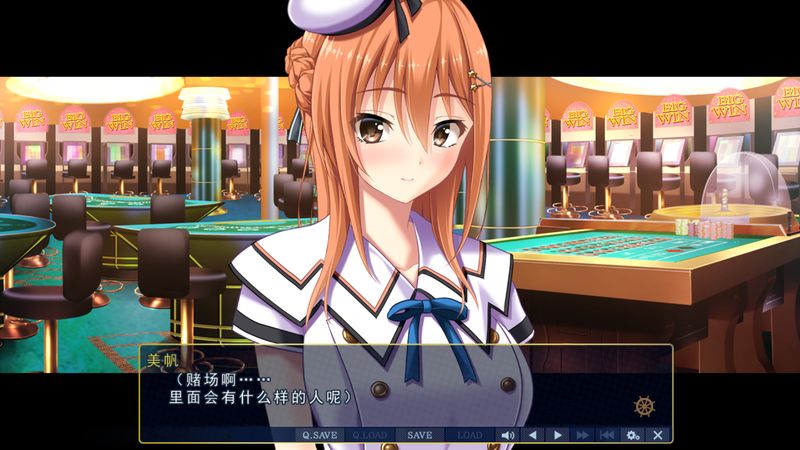Open the SAVE menu
The height and width of the screenshot is (450, 800).
420,435
